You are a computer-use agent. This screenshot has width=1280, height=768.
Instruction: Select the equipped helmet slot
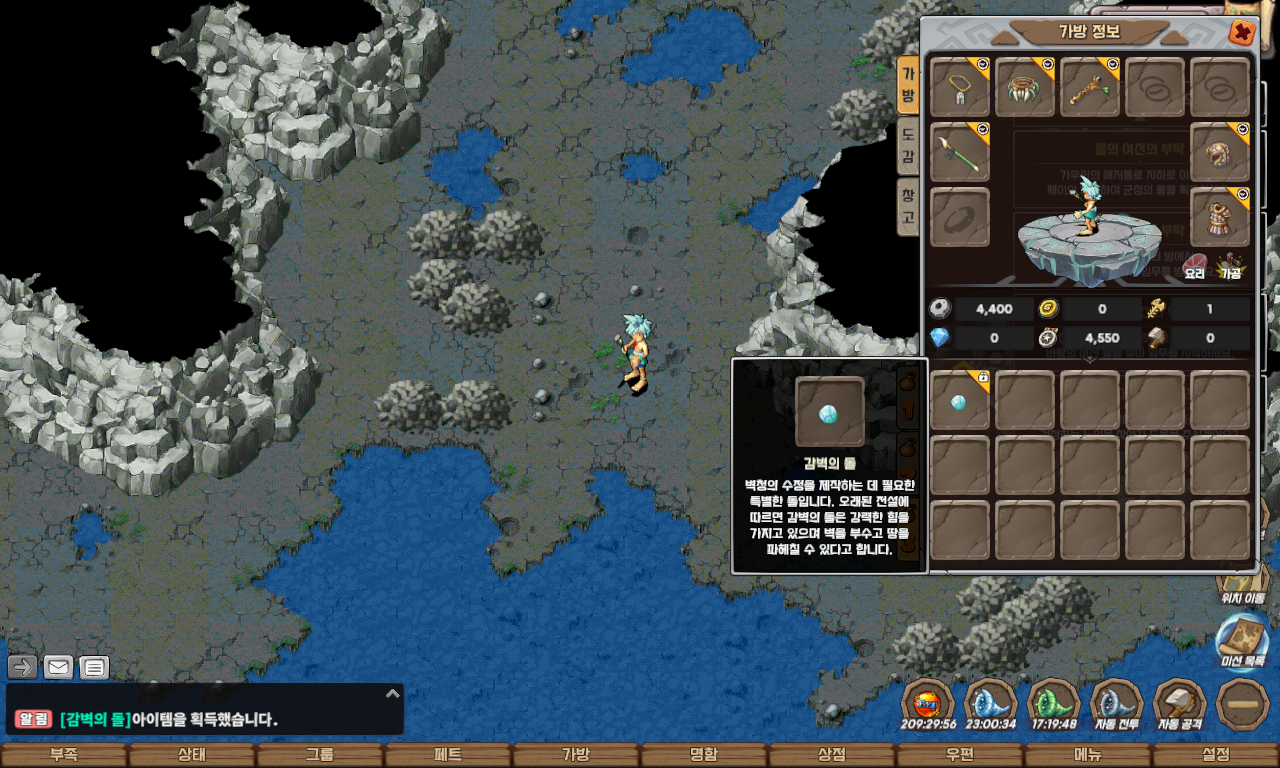pos(1220,152)
